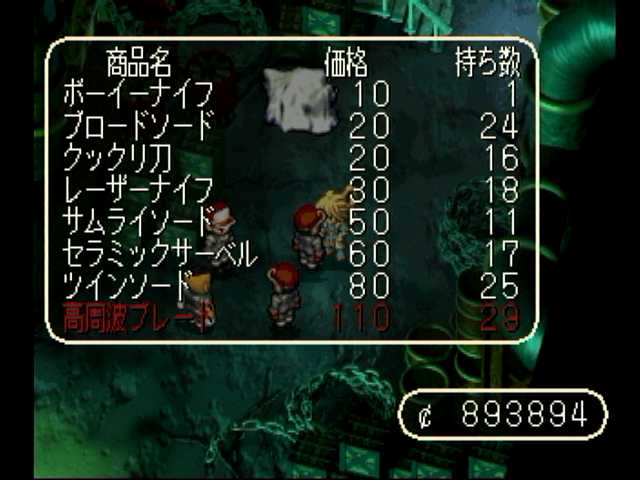Choose ブロードソード from the shop list
The height and width of the screenshot is (480, 640).
click(138, 128)
